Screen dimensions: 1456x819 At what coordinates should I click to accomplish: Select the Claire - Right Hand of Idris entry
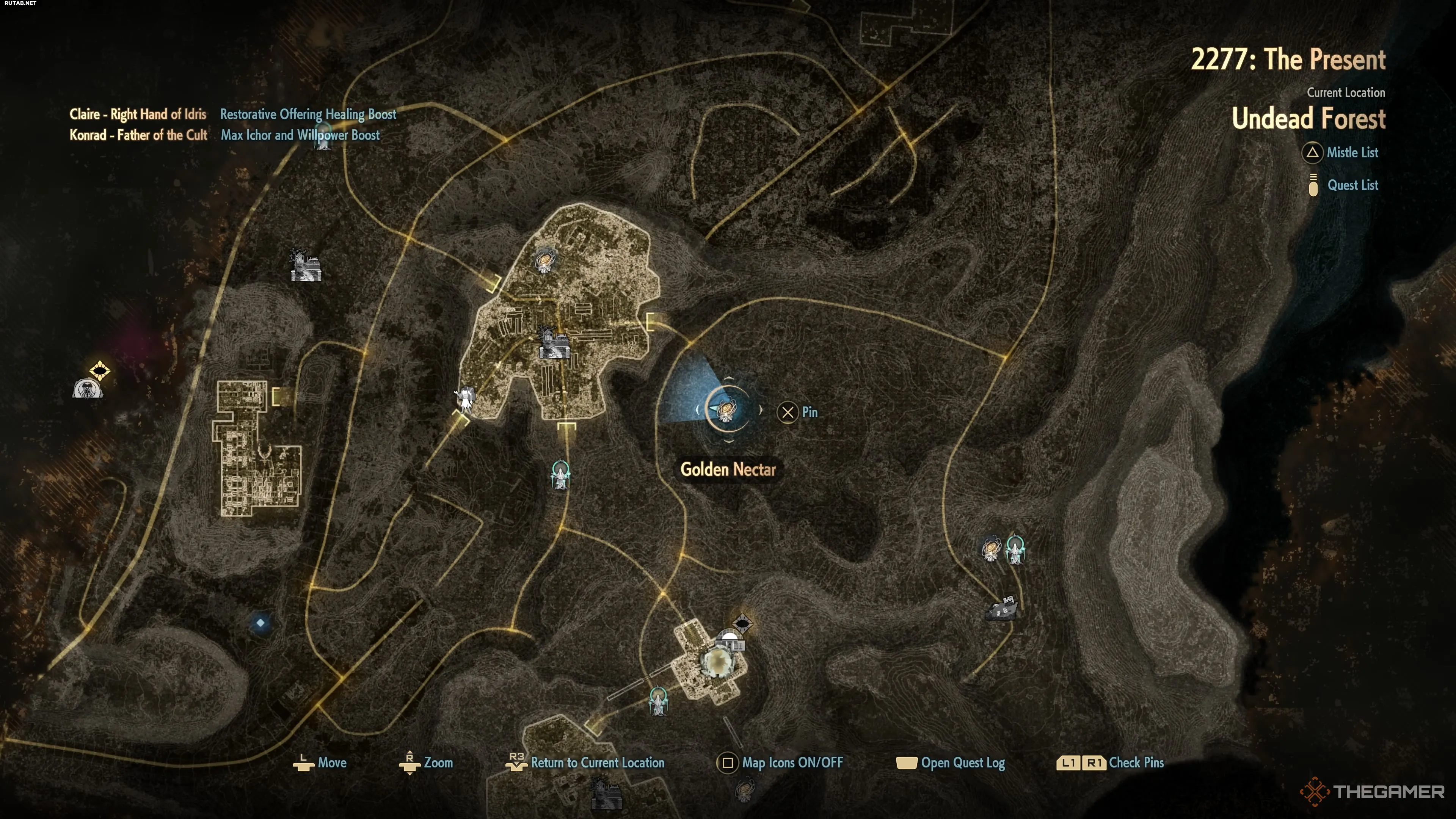click(x=138, y=114)
